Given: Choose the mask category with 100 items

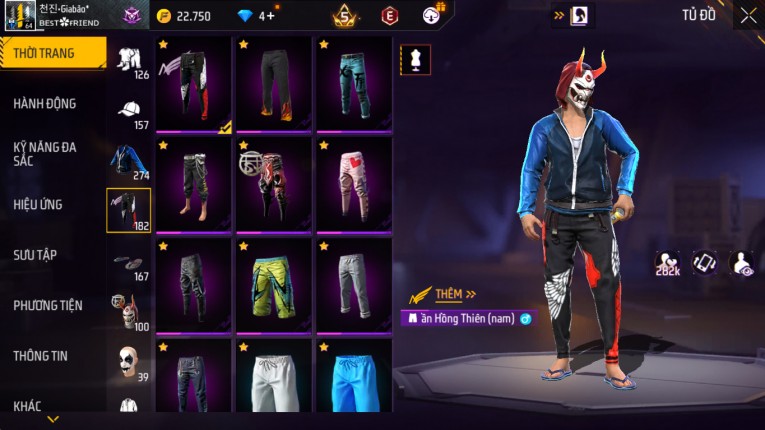Looking at the screenshot, I should tap(127, 312).
